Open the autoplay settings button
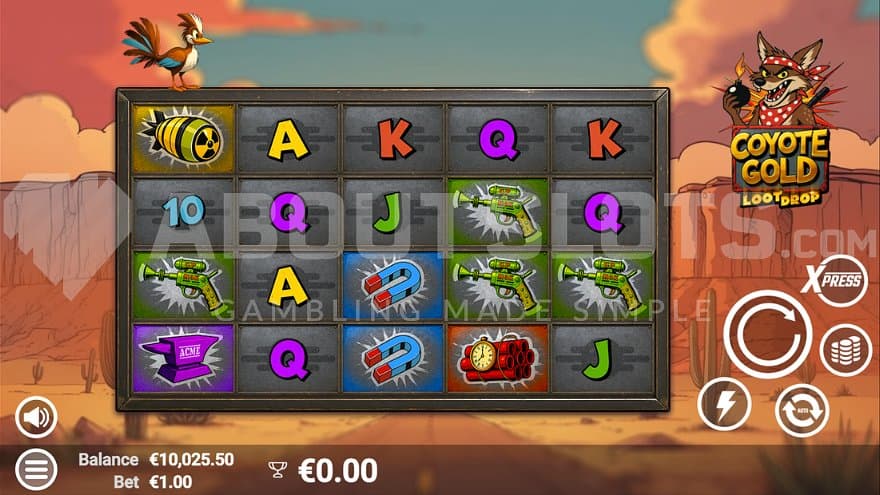Image resolution: width=880 pixels, height=495 pixels. point(802,410)
